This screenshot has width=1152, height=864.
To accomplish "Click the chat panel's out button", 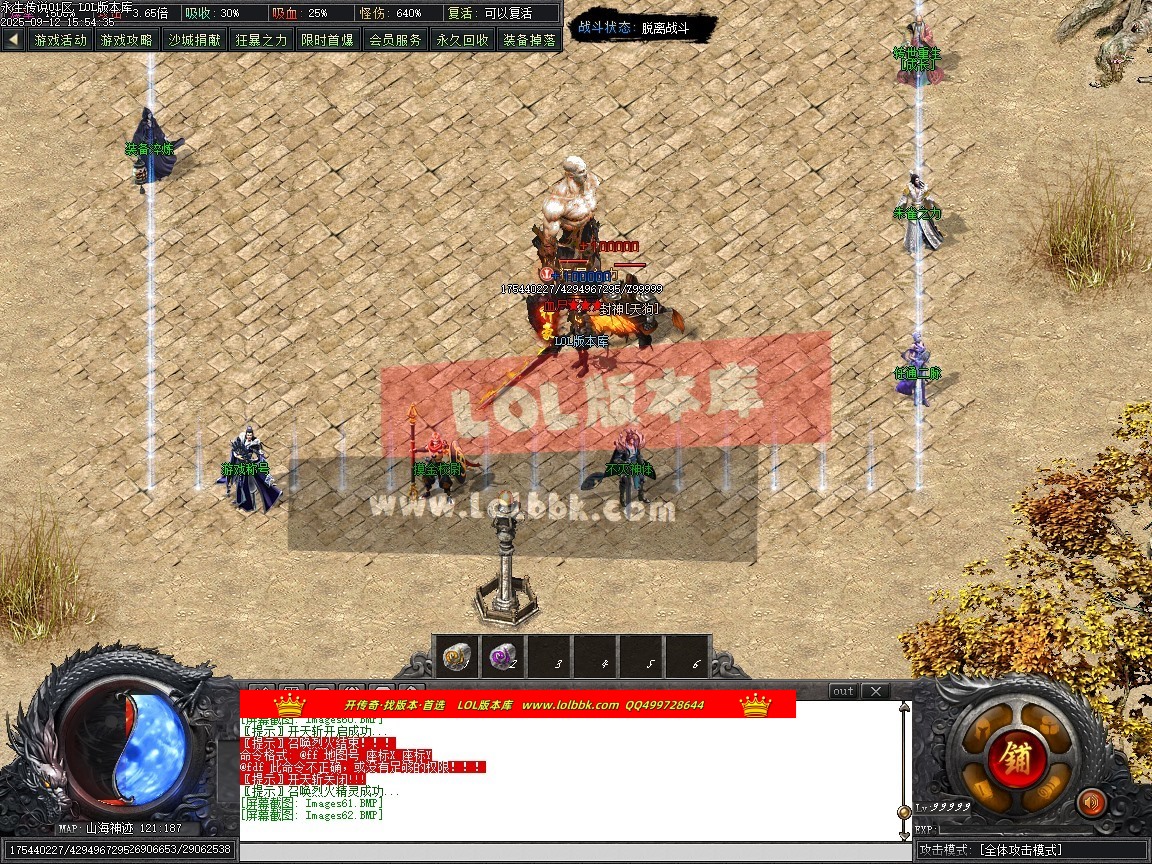I will coord(843,691).
